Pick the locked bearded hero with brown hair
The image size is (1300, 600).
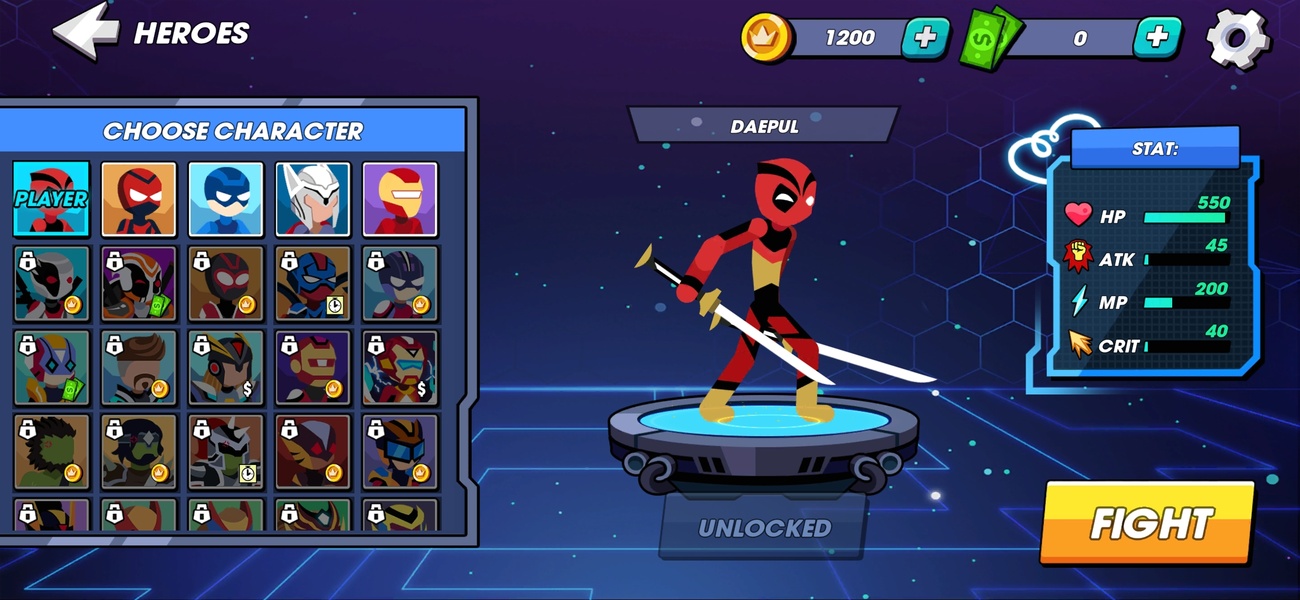pyautogui.click(x=138, y=367)
